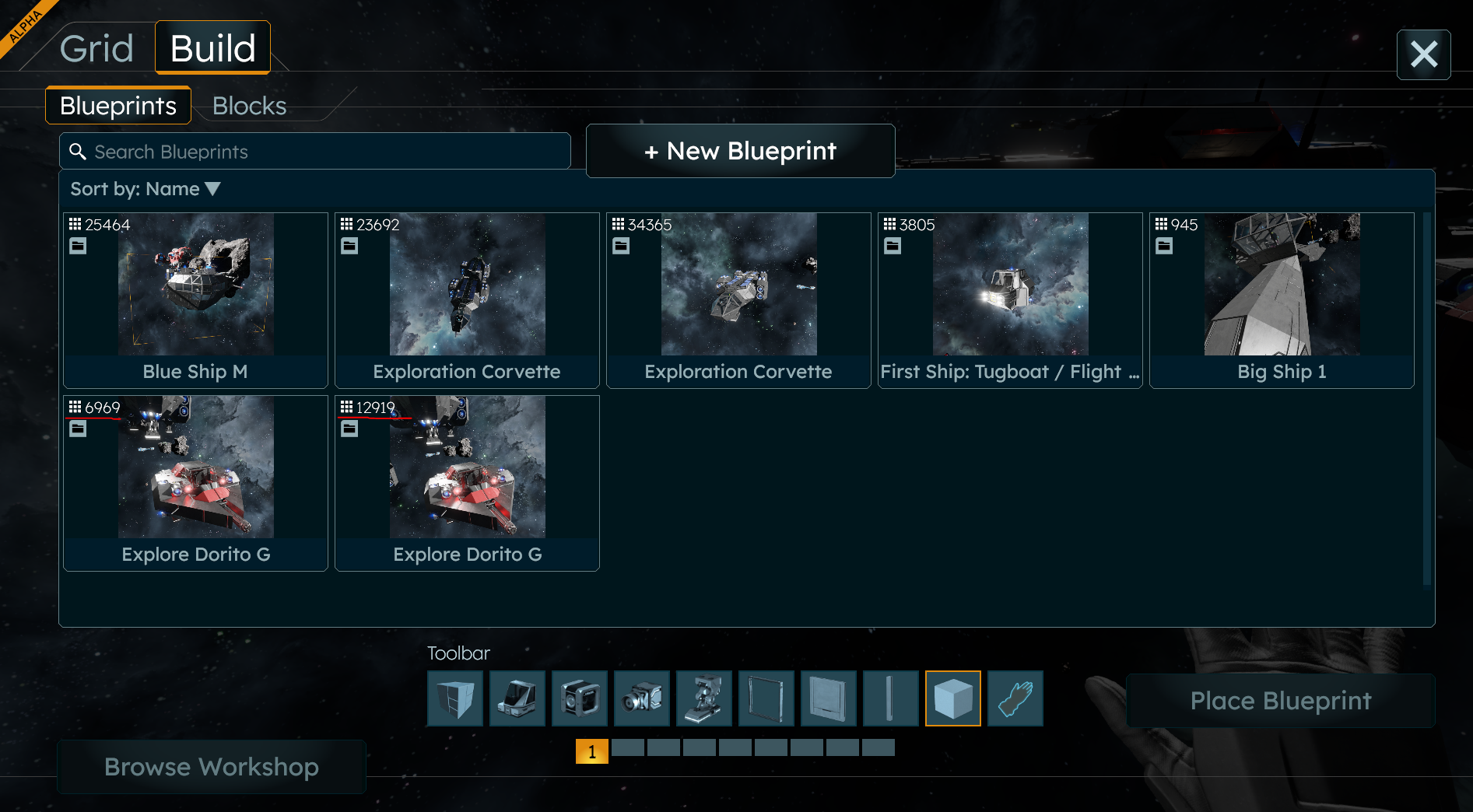Open the Sort by Name dropdown
This screenshot has width=1473, height=812.
tap(146, 189)
